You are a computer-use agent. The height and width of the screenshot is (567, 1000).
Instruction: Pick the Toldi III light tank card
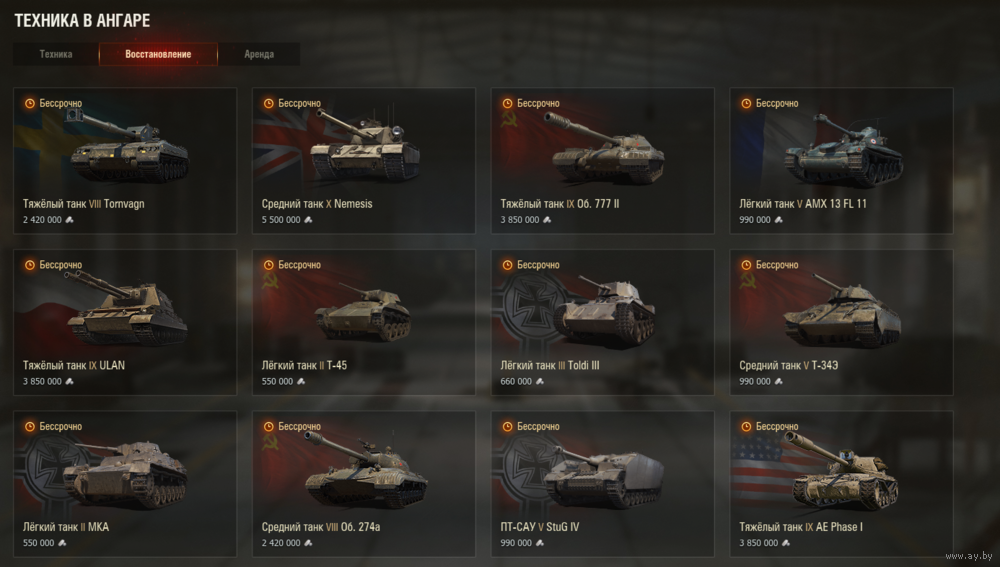[x=603, y=322]
